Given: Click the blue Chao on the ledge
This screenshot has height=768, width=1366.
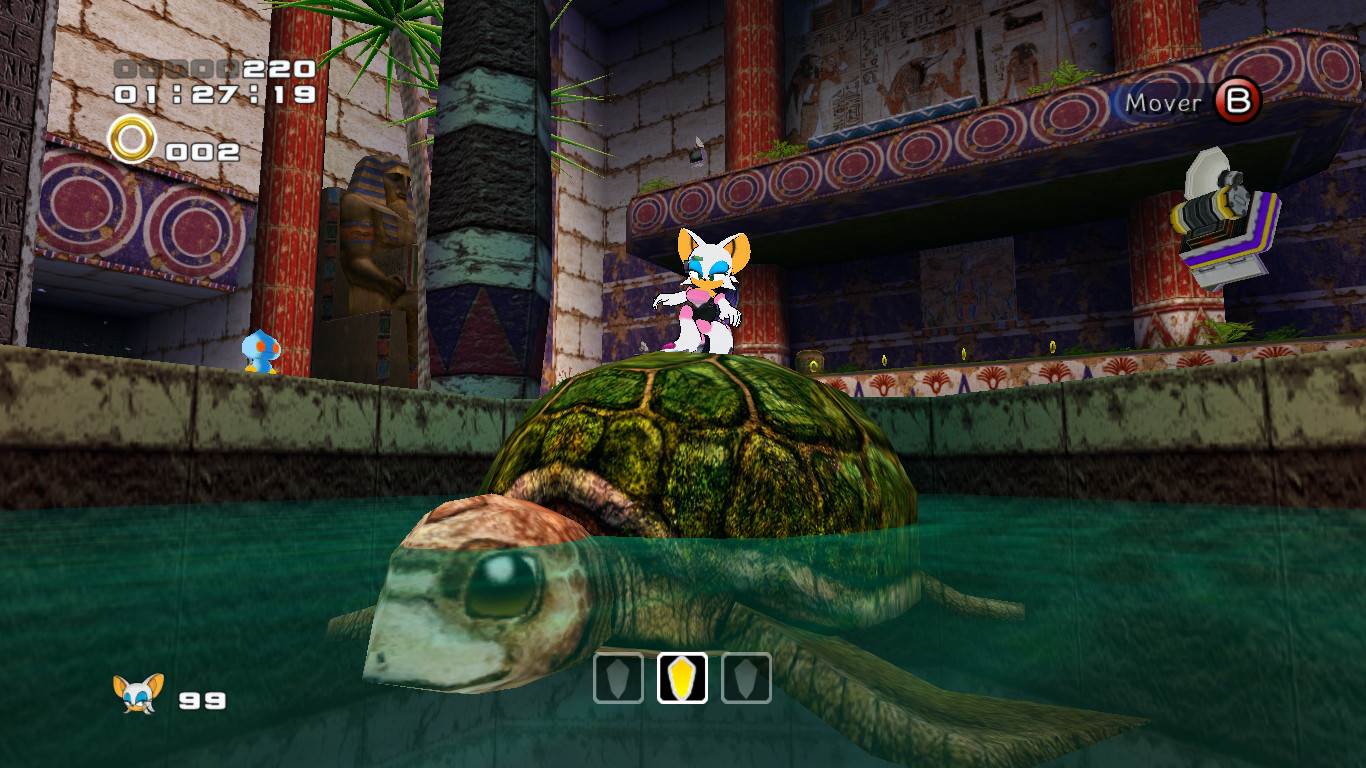Looking at the screenshot, I should 262,349.
